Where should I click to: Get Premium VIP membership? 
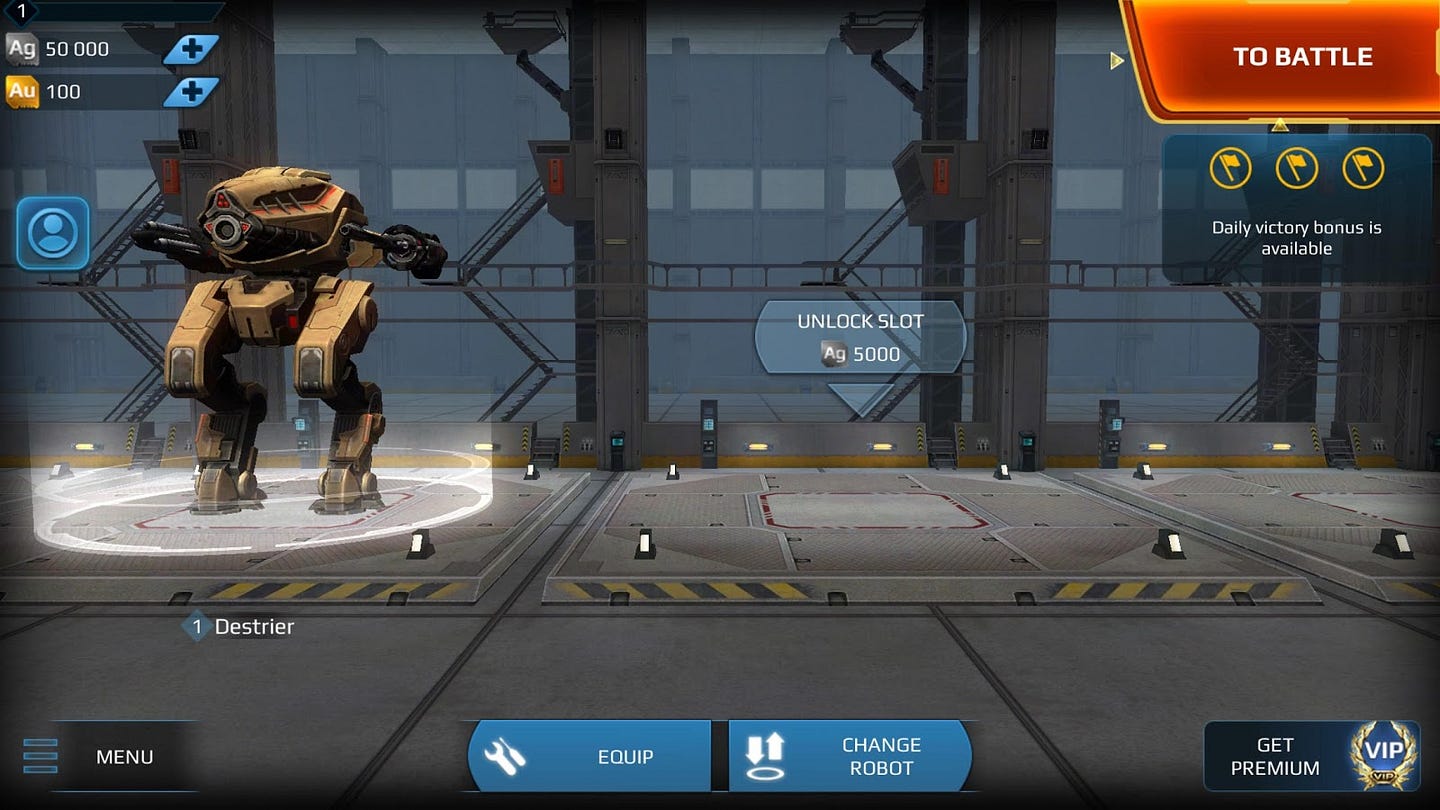coord(1311,757)
